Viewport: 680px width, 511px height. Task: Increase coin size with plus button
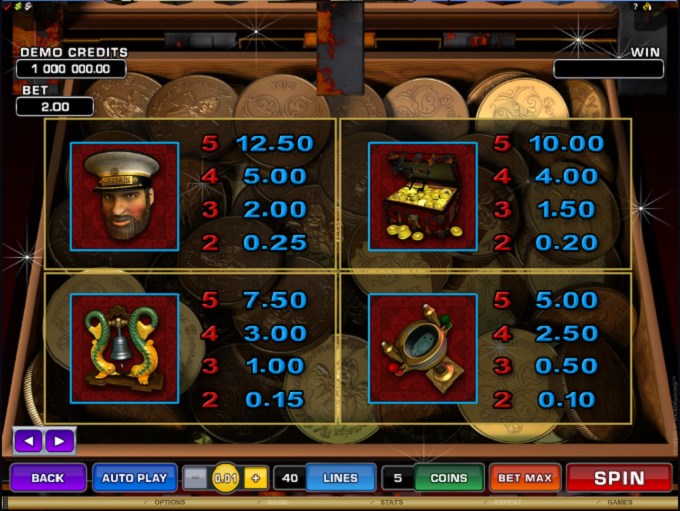(254, 478)
